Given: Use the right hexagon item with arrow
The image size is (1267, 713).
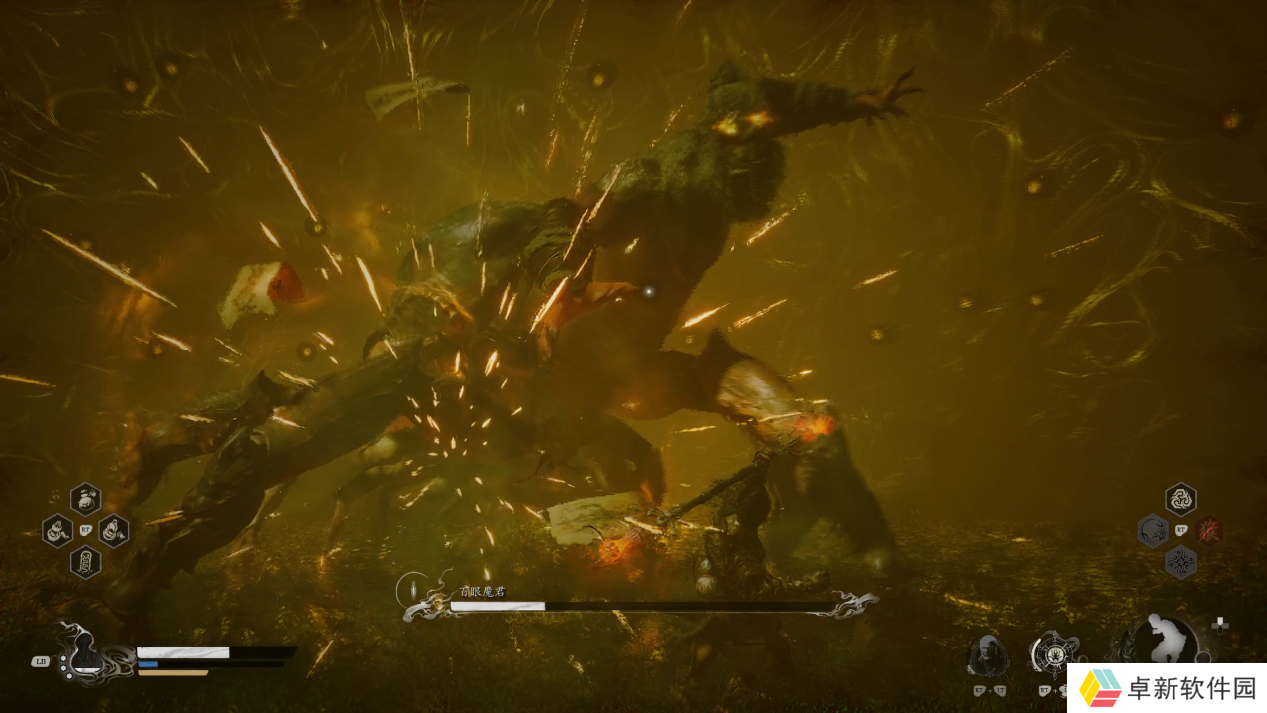Looking at the screenshot, I should click(113, 530).
